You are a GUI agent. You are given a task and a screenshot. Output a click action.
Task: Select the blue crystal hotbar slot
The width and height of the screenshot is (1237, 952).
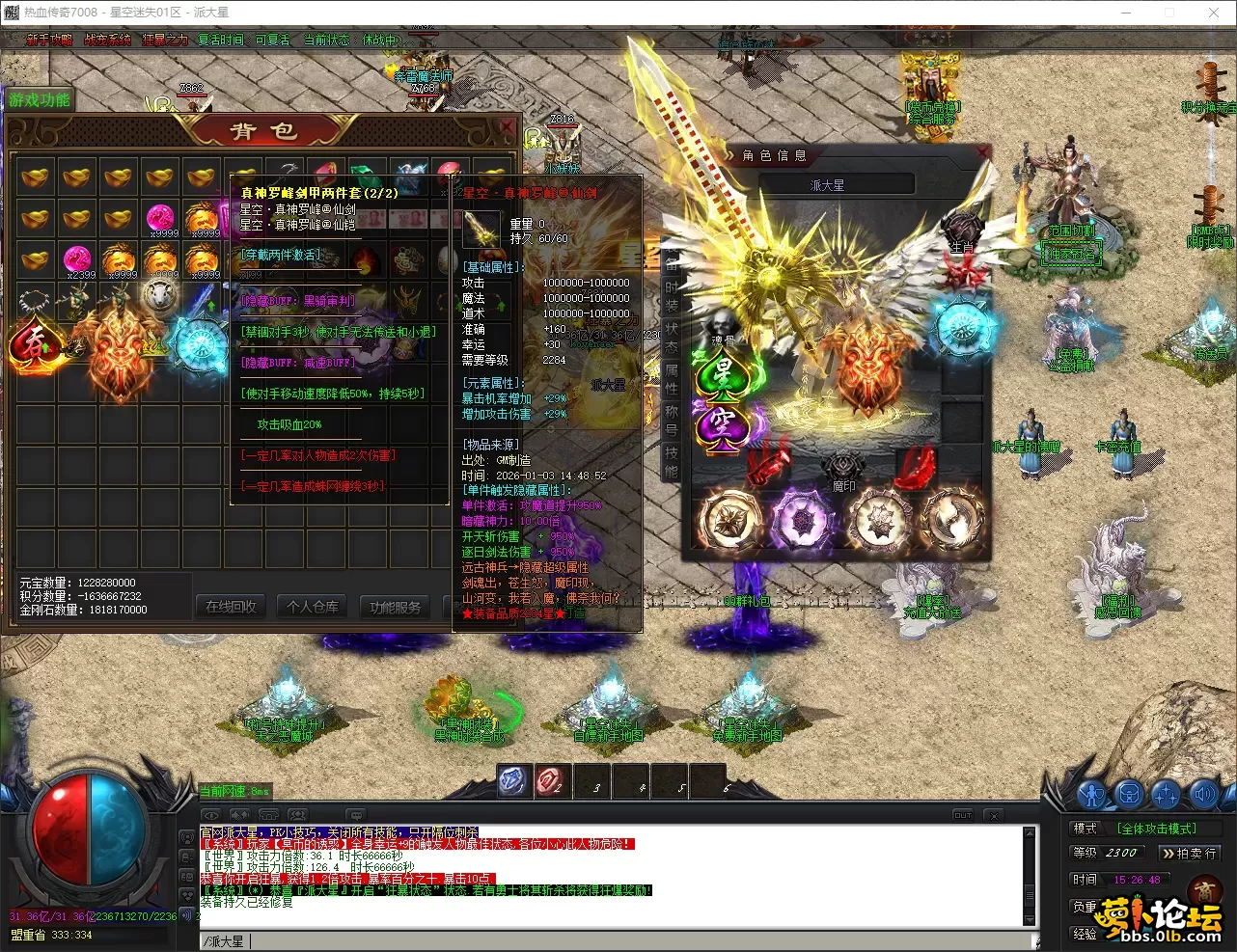(x=512, y=781)
